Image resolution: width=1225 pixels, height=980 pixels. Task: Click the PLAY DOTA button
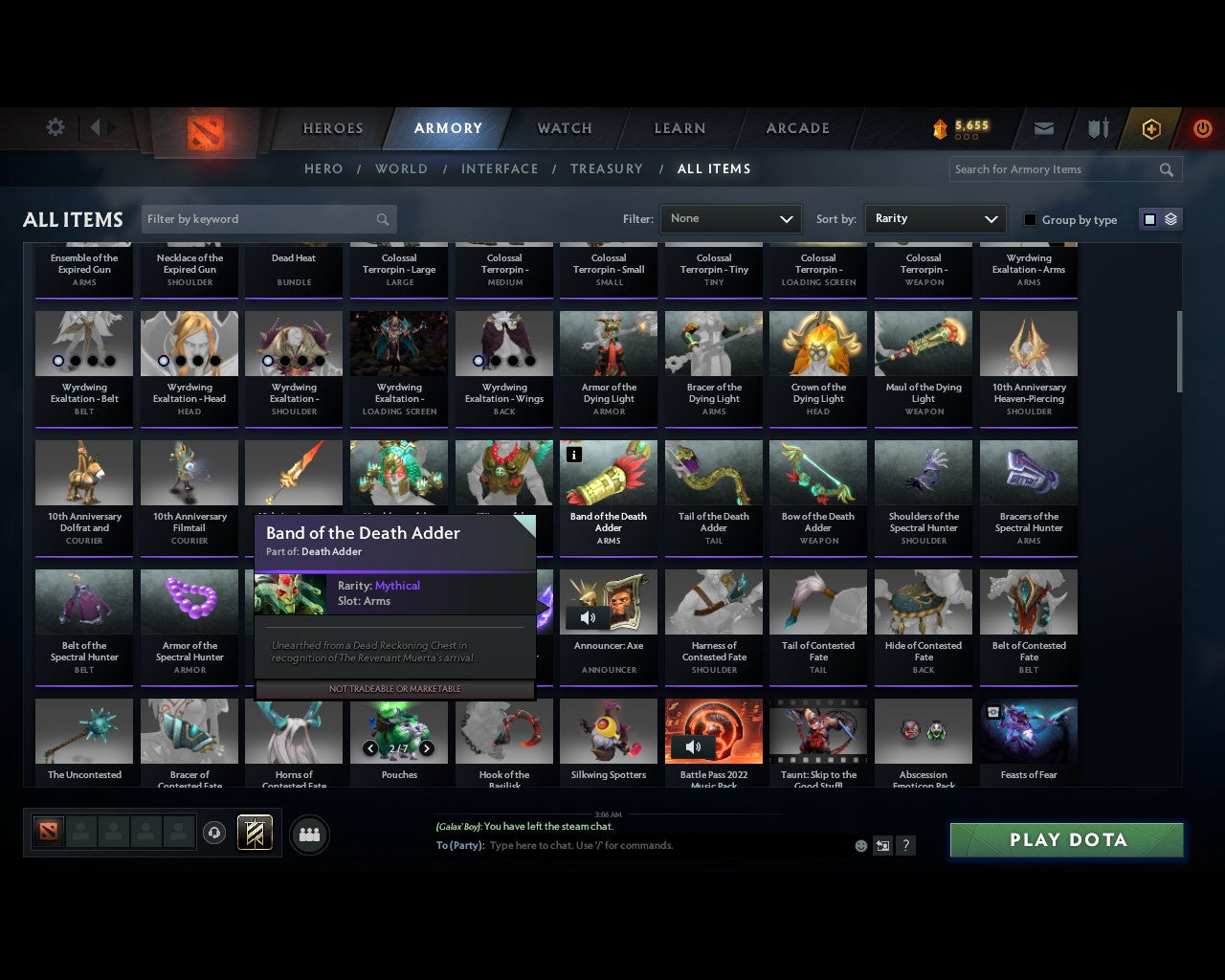point(1066,839)
